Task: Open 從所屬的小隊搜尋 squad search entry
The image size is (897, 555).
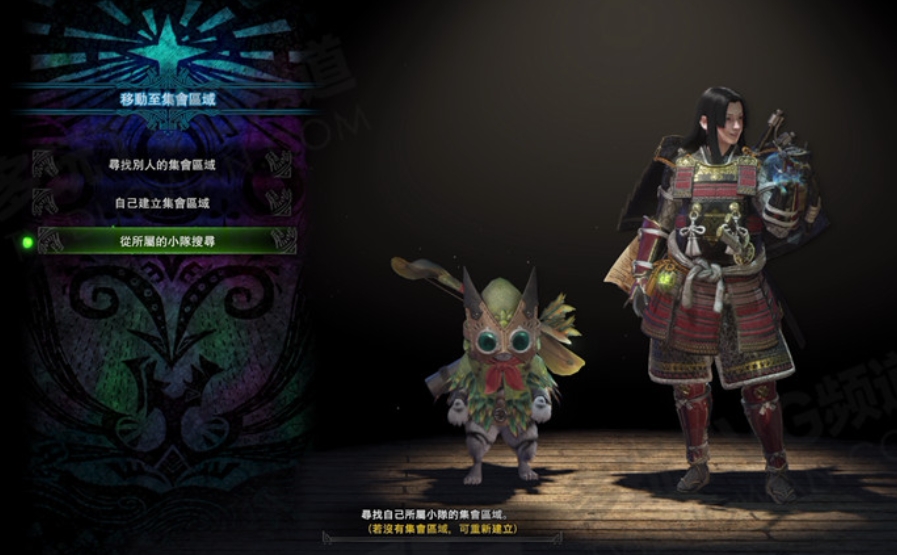Action: click(165, 241)
